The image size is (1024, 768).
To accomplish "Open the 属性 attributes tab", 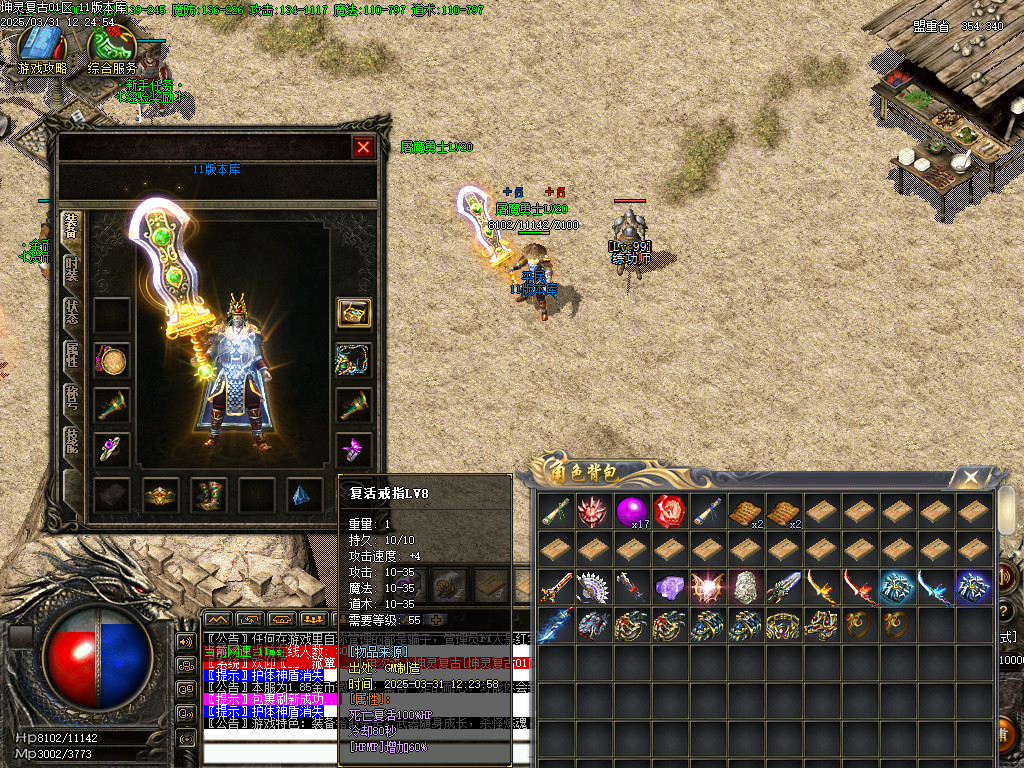I will click(72, 354).
